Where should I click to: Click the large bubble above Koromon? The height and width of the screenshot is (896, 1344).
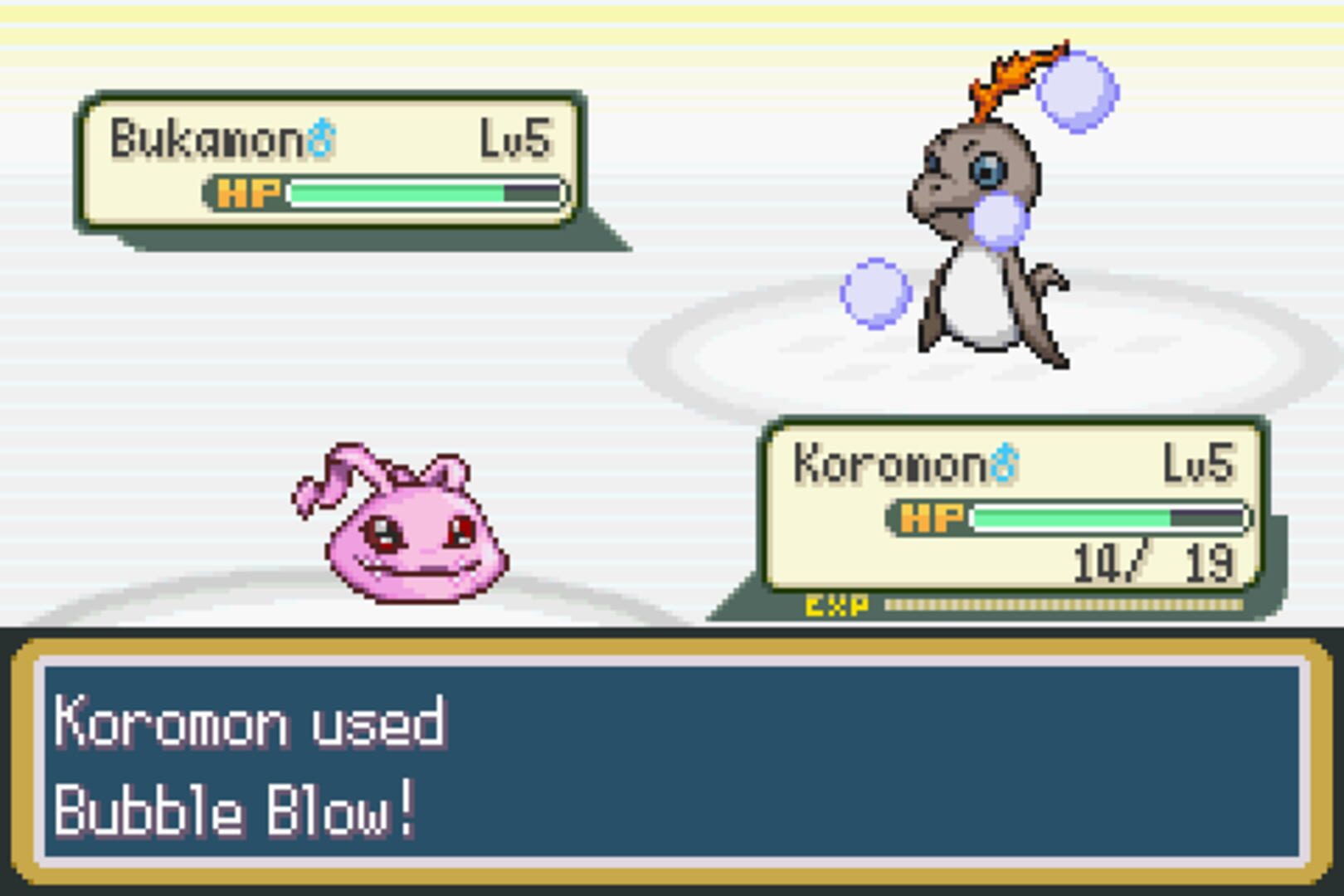(1077, 90)
